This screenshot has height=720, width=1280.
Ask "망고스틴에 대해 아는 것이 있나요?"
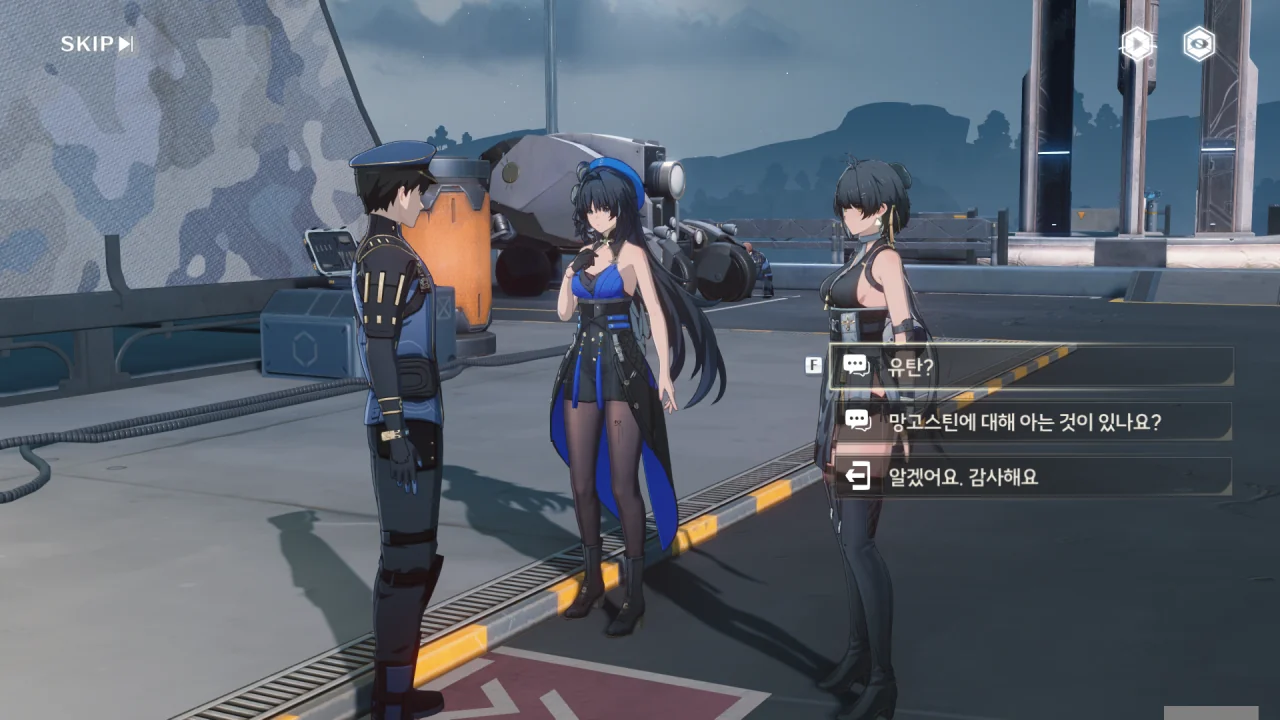(1030, 422)
